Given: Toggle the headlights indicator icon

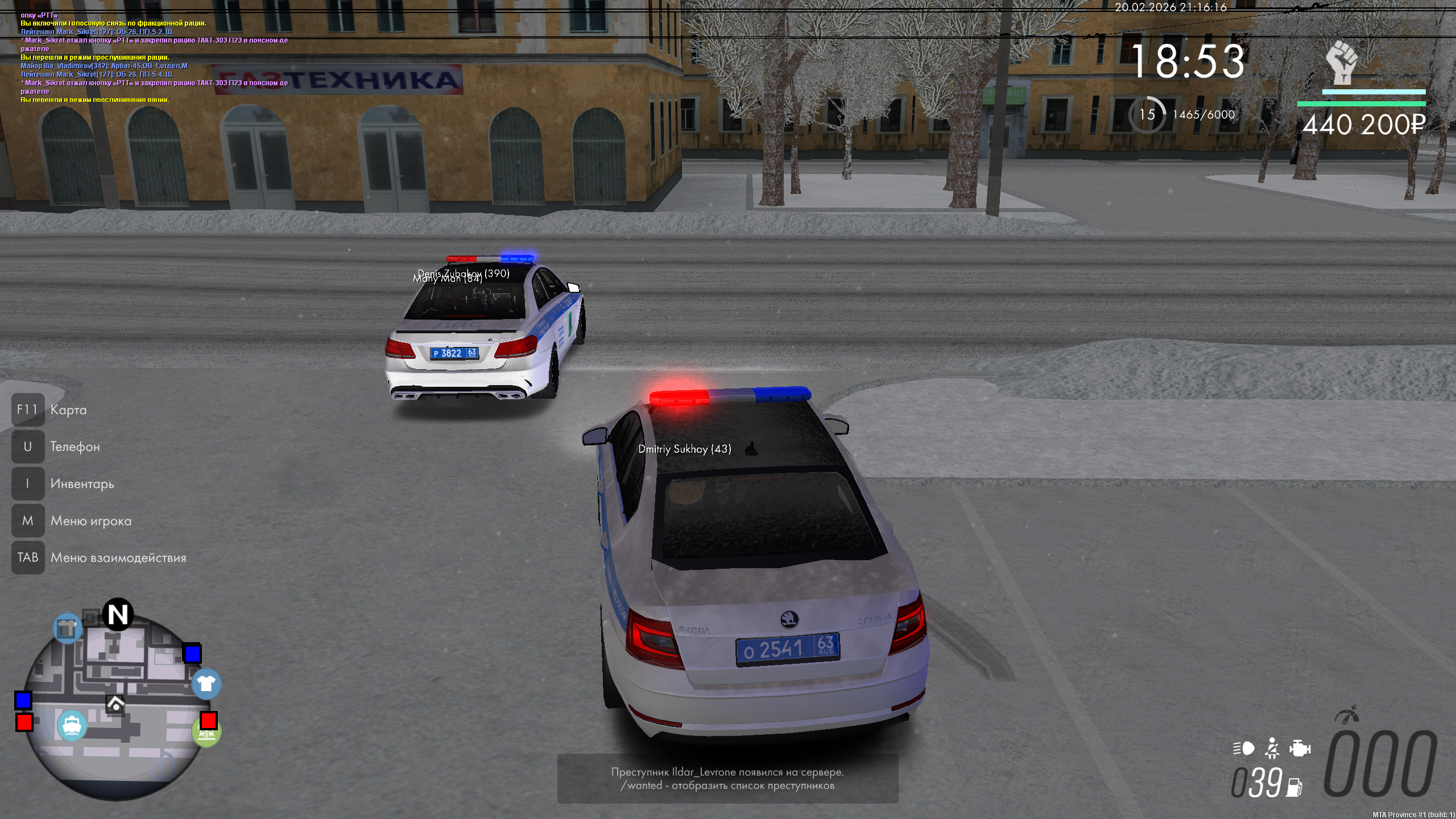Looking at the screenshot, I should [x=1243, y=748].
